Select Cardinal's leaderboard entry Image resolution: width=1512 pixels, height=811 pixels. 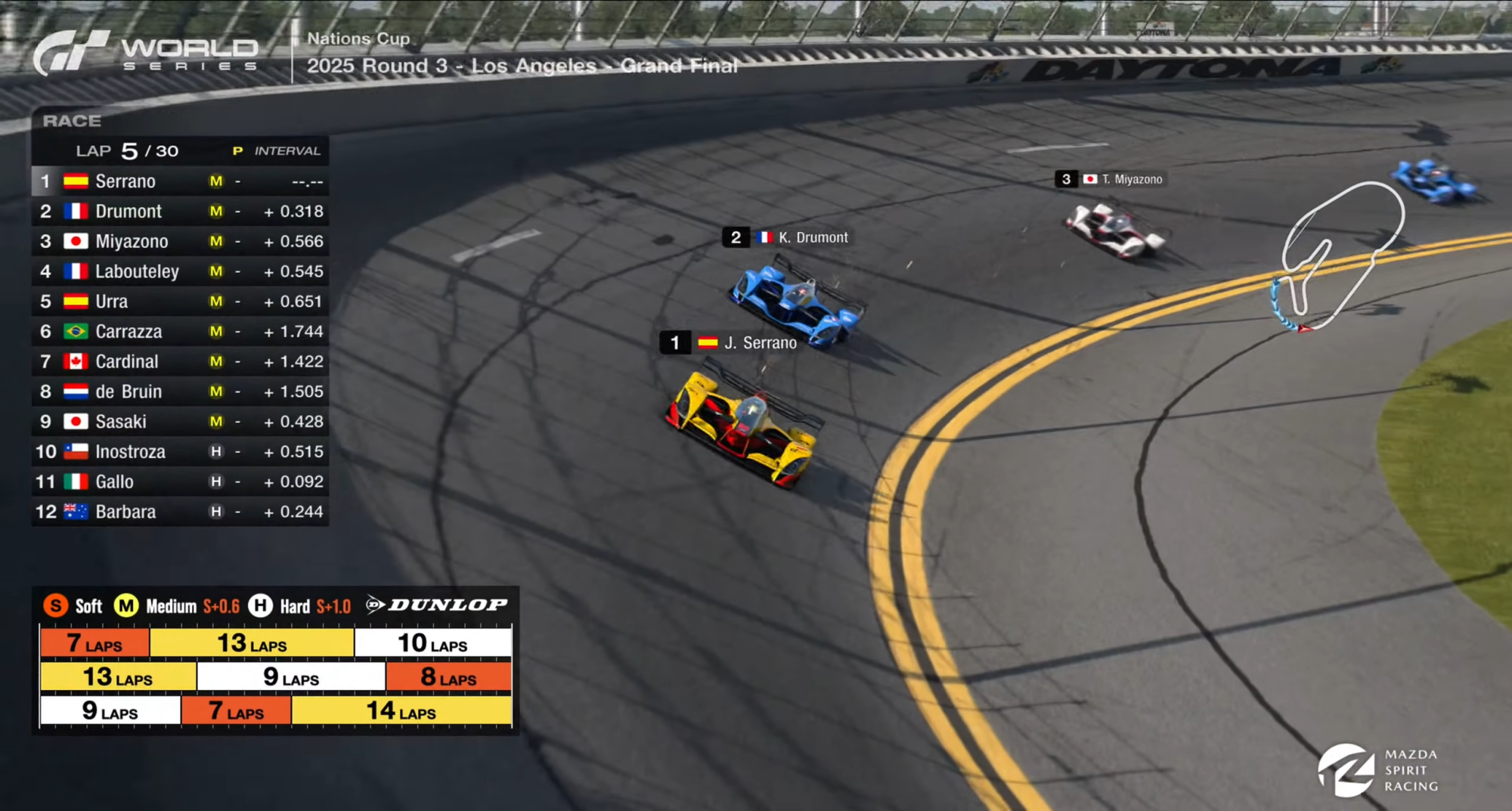[x=180, y=361]
